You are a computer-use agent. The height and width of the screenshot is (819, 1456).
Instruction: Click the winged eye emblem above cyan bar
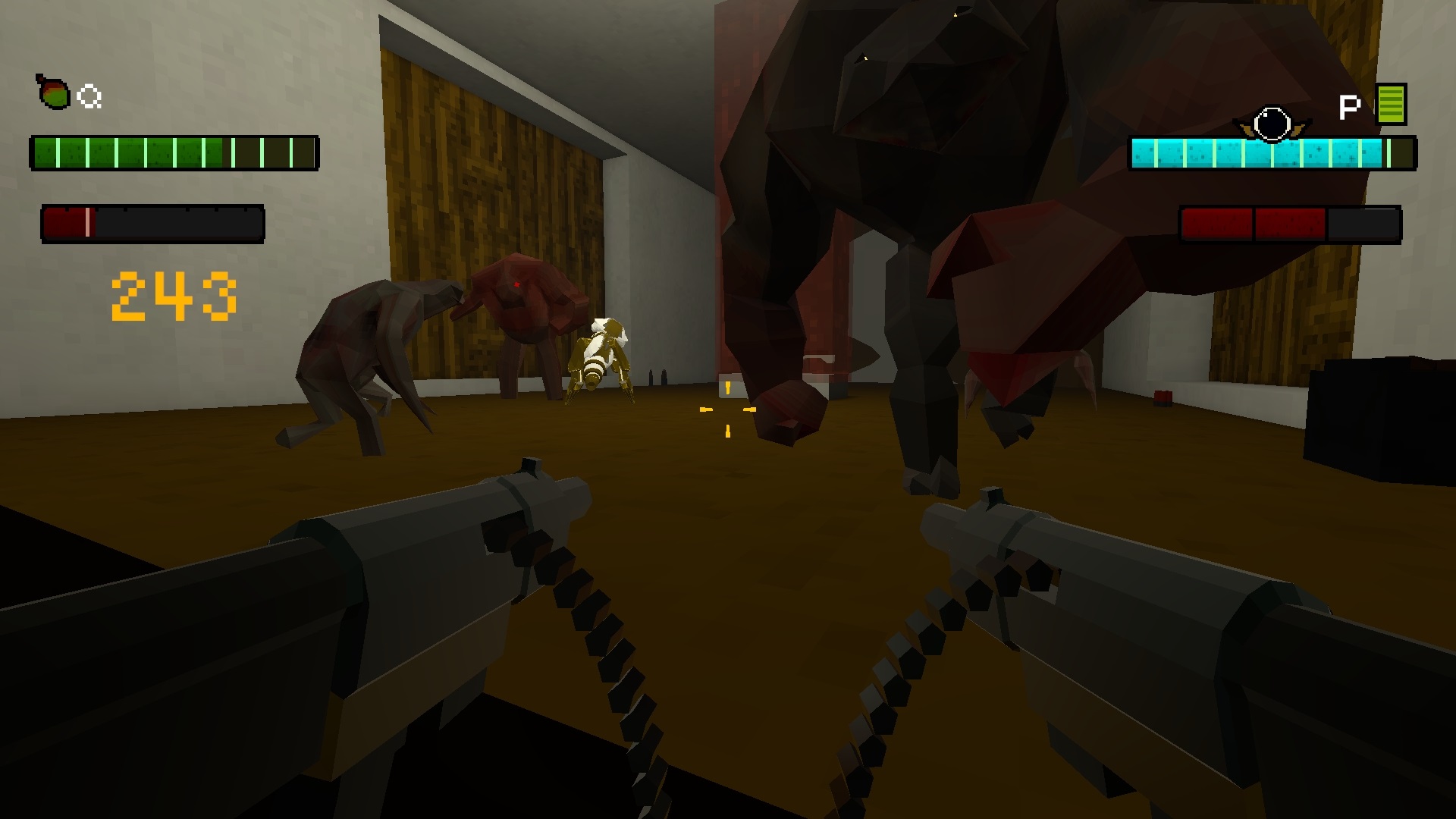1272,121
